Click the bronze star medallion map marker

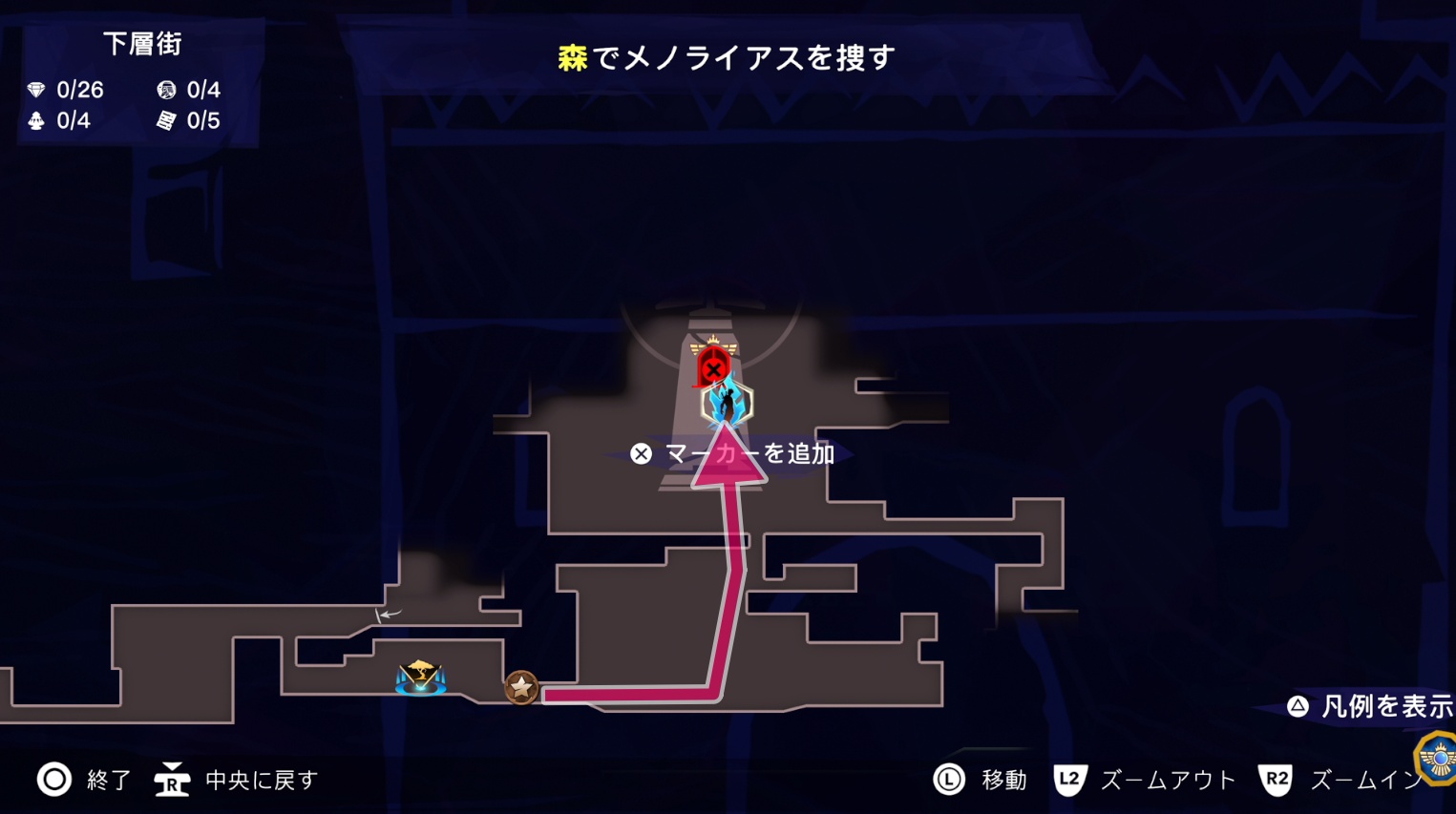521,687
